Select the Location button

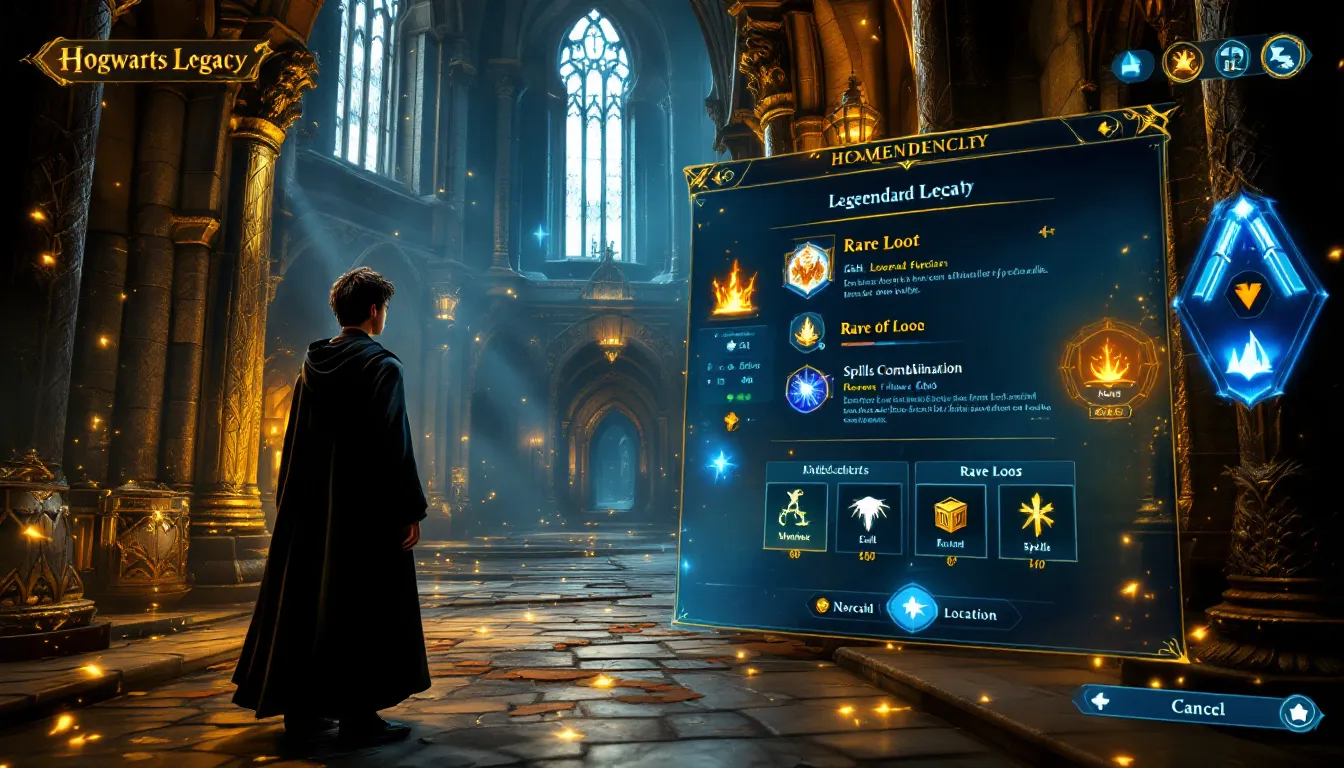(x=969, y=613)
